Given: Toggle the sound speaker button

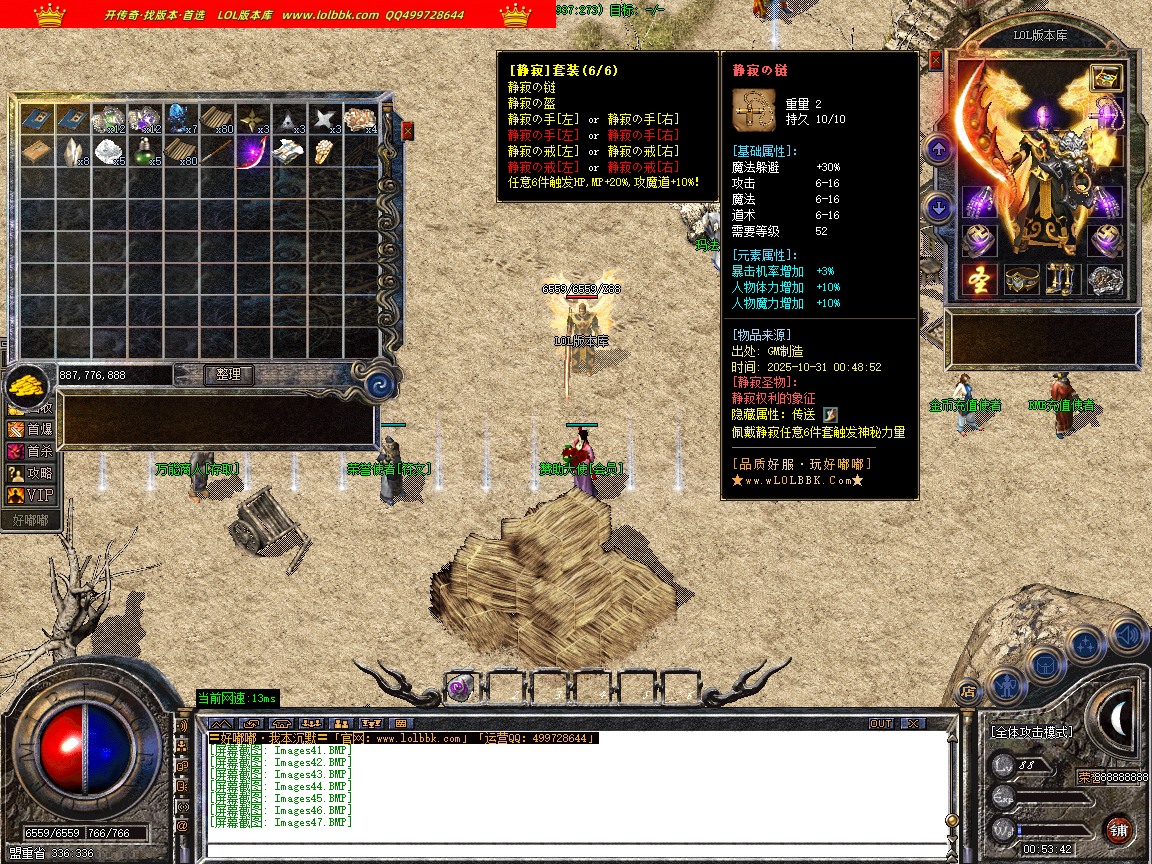Looking at the screenshot, I should 1127,633.
